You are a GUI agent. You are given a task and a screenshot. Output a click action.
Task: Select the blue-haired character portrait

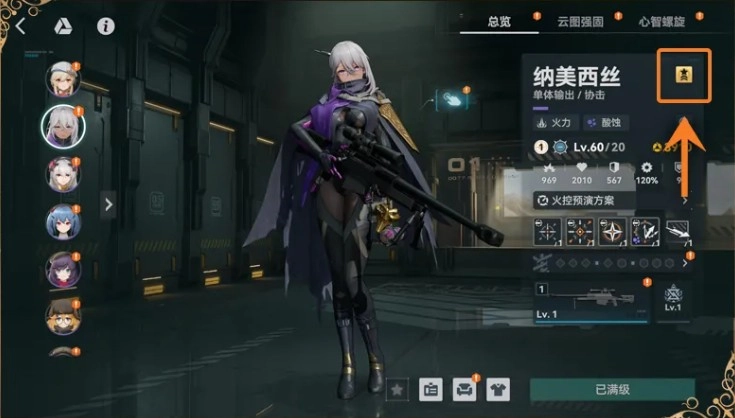62,222
